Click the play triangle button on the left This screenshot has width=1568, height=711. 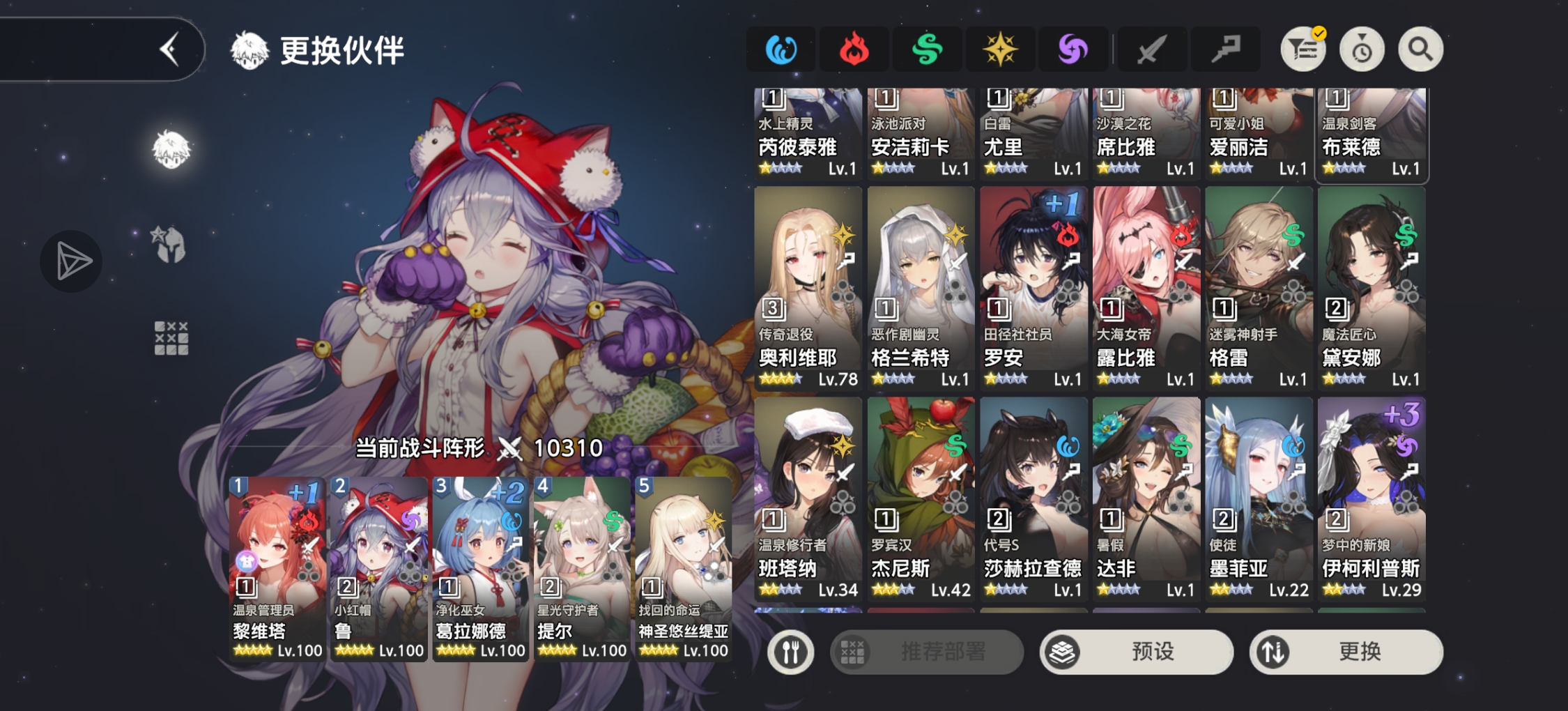coord(70,261)
